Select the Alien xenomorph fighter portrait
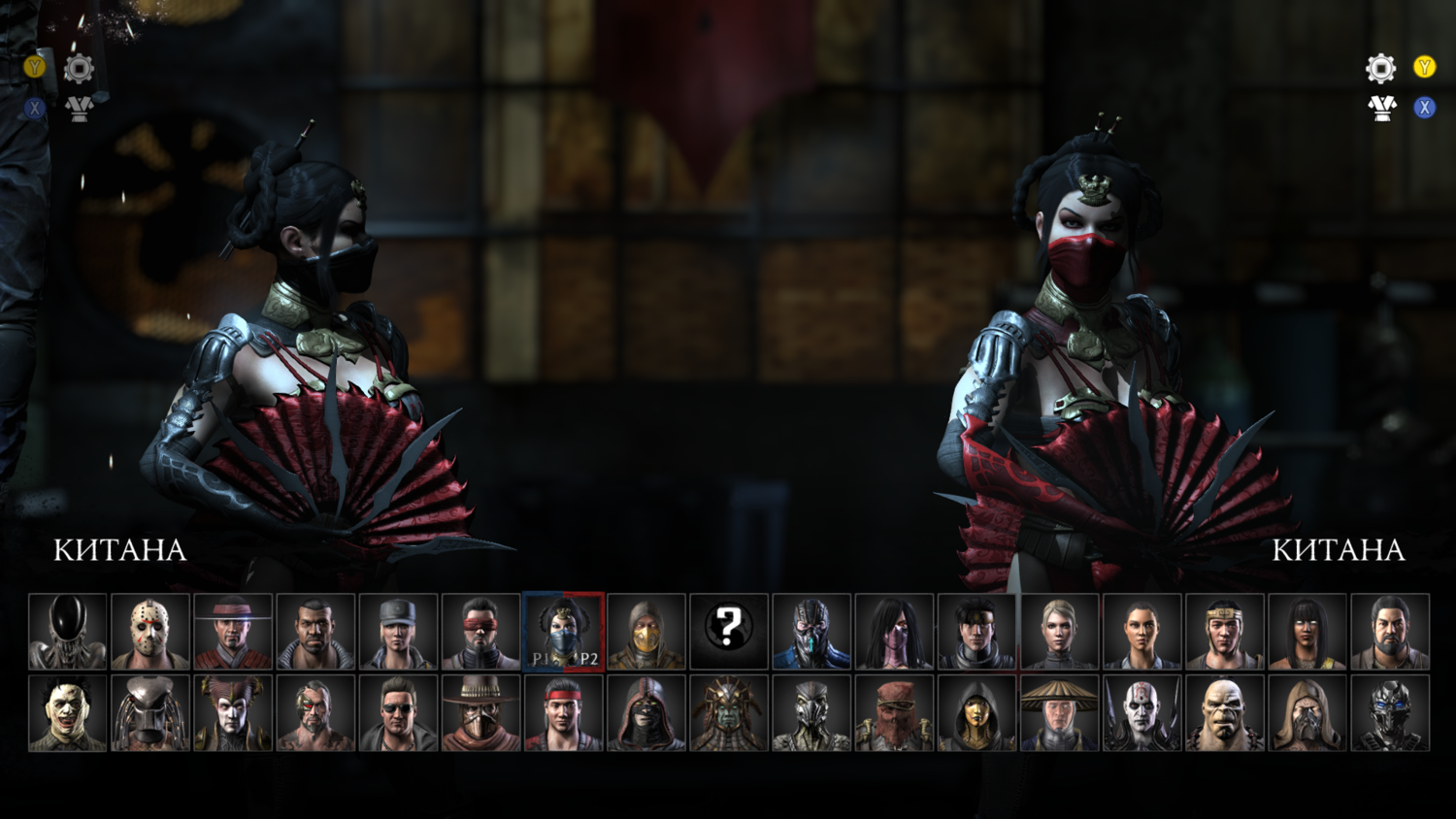The width and height of the screenshot is (1456, 819). click(x=67, y=632)
